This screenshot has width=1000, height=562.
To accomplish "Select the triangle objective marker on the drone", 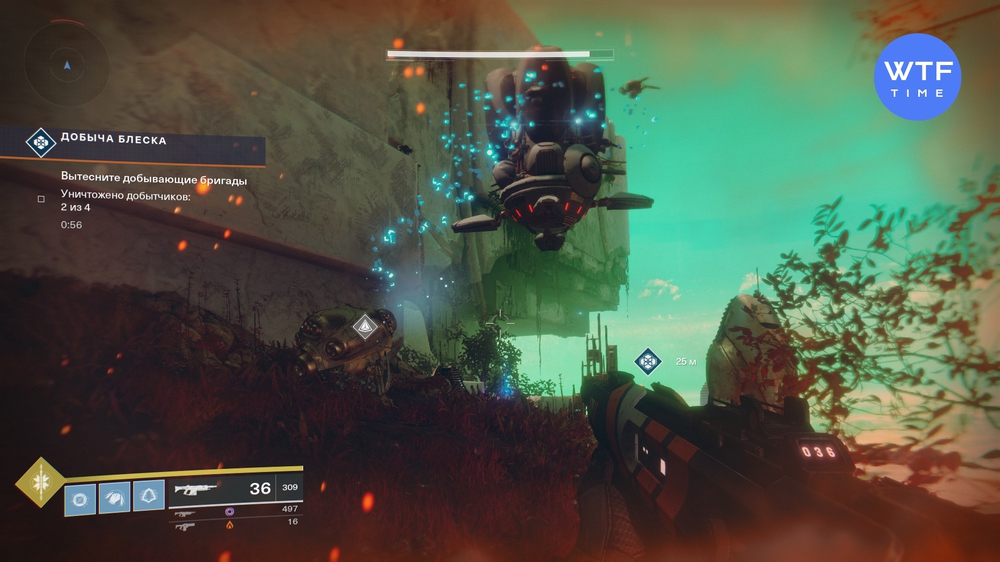I will point(364,325).
